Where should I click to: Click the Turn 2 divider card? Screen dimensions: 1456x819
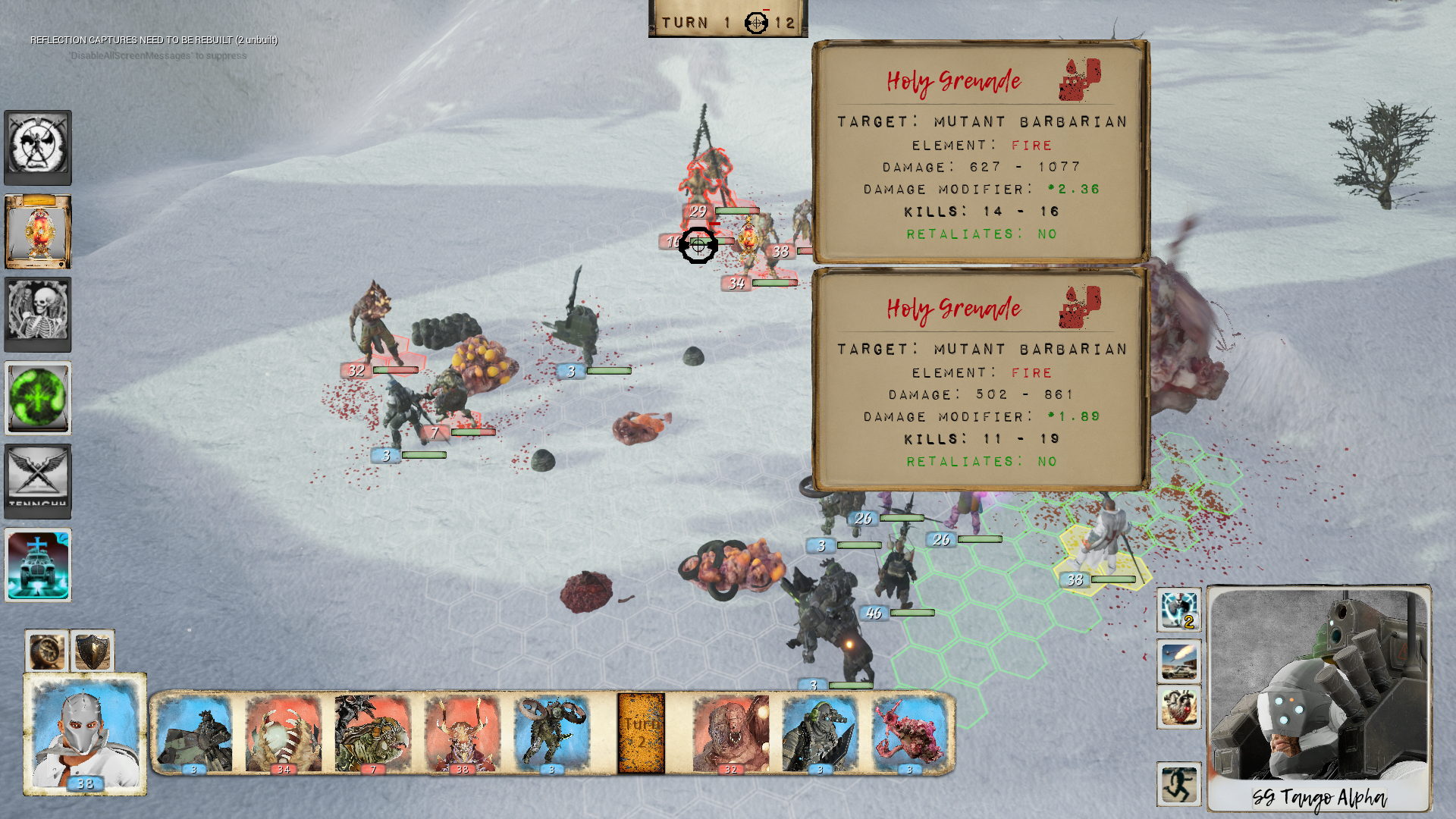641,733
